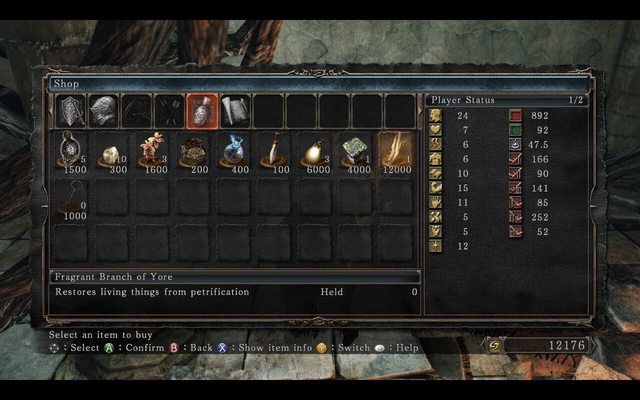Open the scroll spells category tab
The height and width of the screenshot is (400, 640).
pos(235,111)
